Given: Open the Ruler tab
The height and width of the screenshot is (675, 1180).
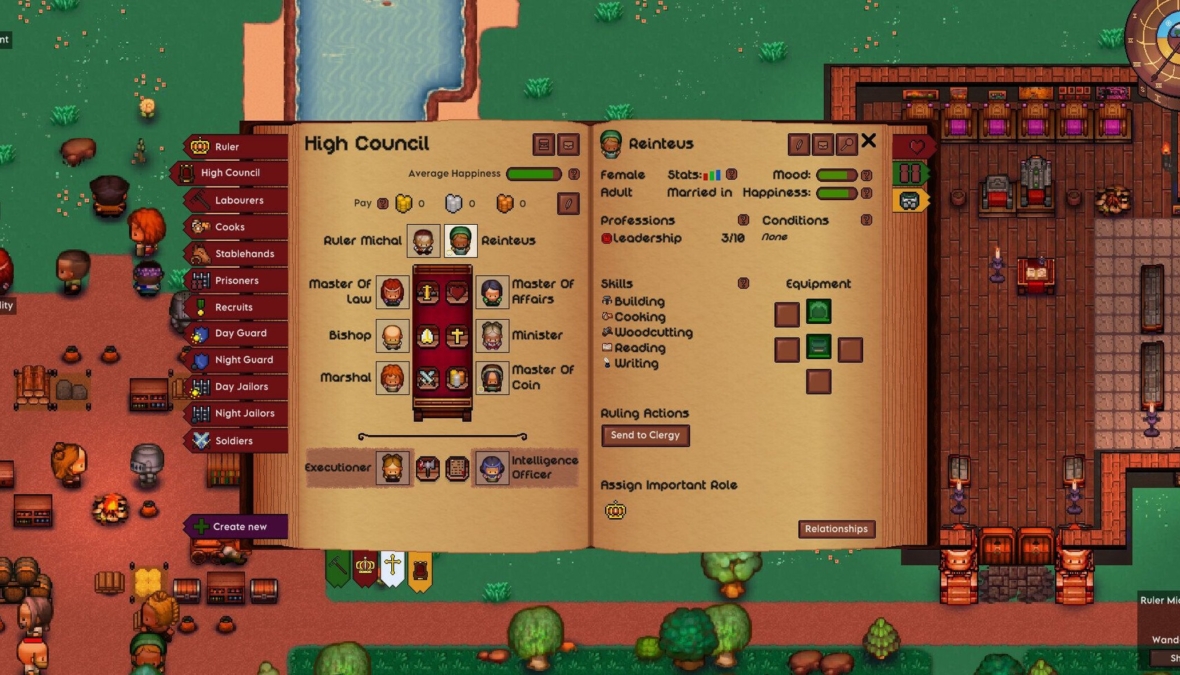Looking at the screenshot, I should click(234, 147).
